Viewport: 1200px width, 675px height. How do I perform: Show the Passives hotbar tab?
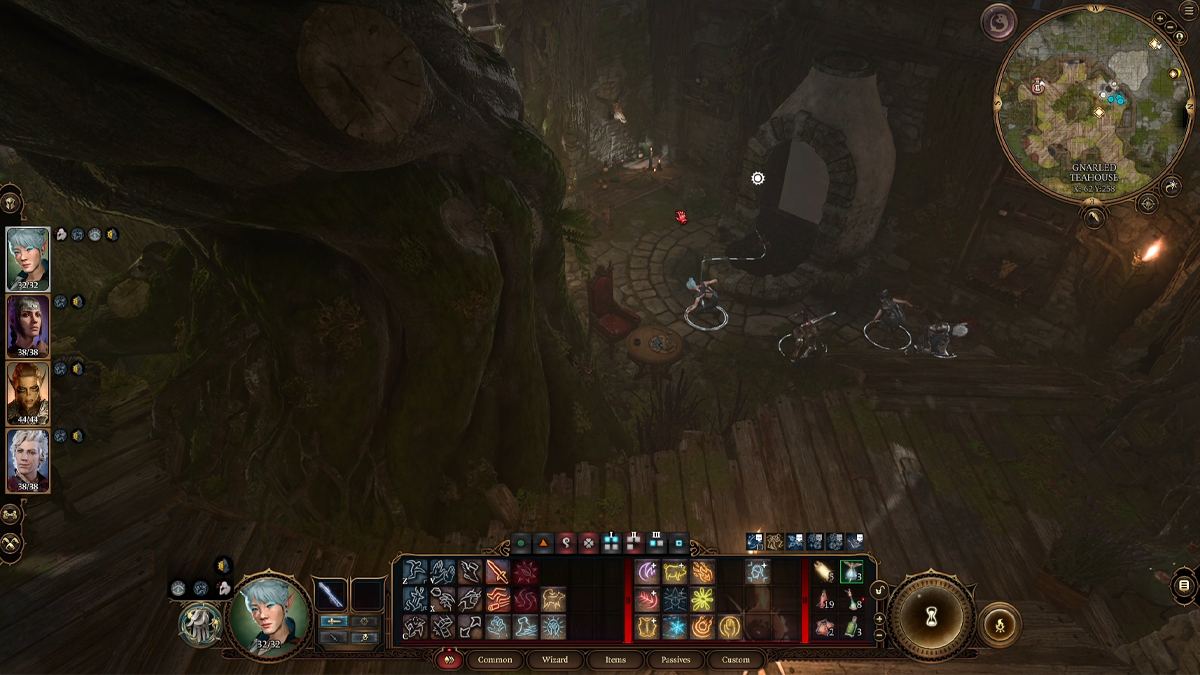pos(675,660)
